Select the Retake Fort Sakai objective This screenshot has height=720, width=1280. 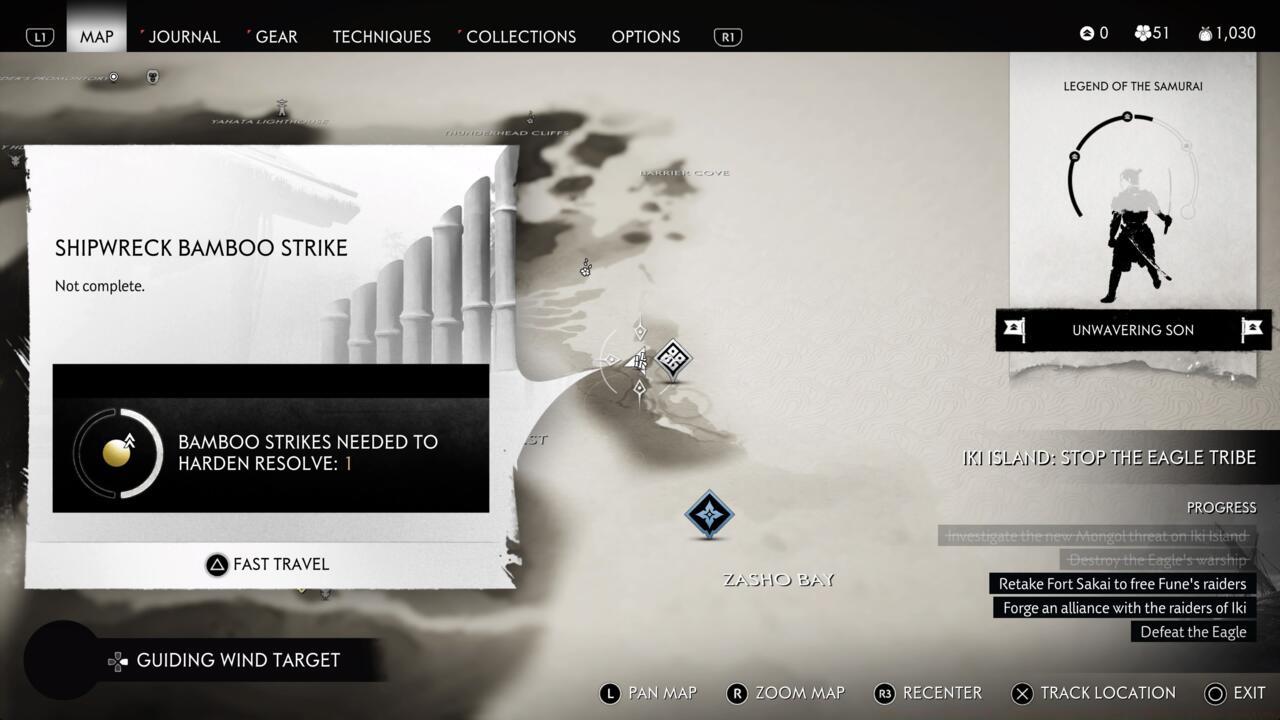[1122, 584]
